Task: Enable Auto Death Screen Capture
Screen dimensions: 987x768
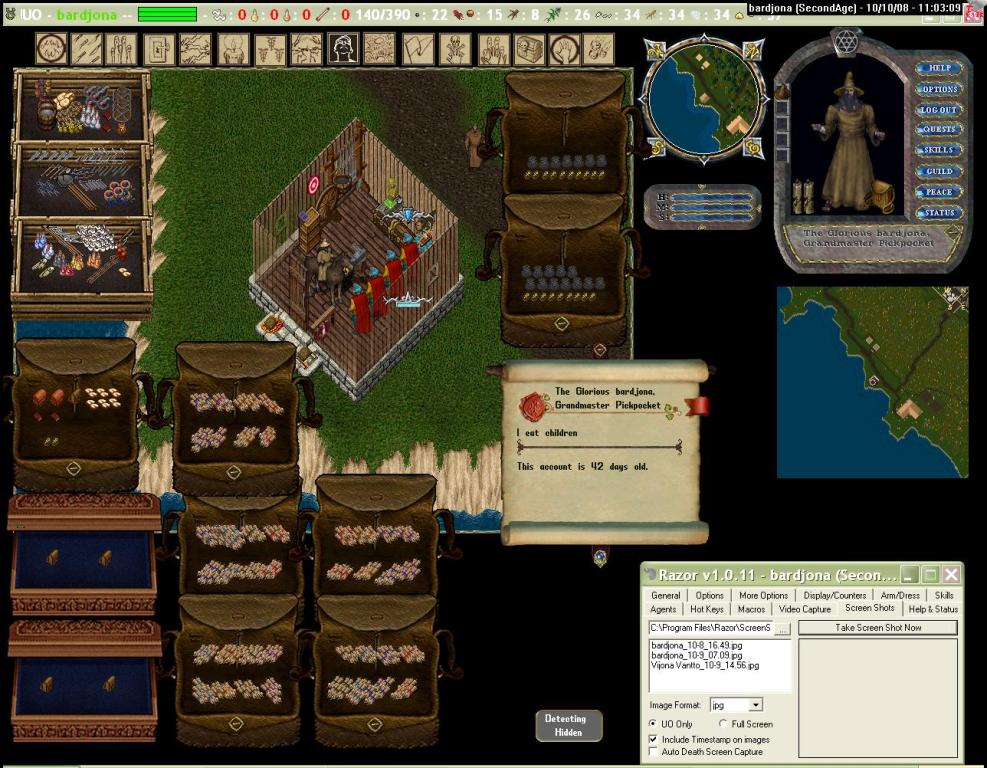Action: coord(654,751)
